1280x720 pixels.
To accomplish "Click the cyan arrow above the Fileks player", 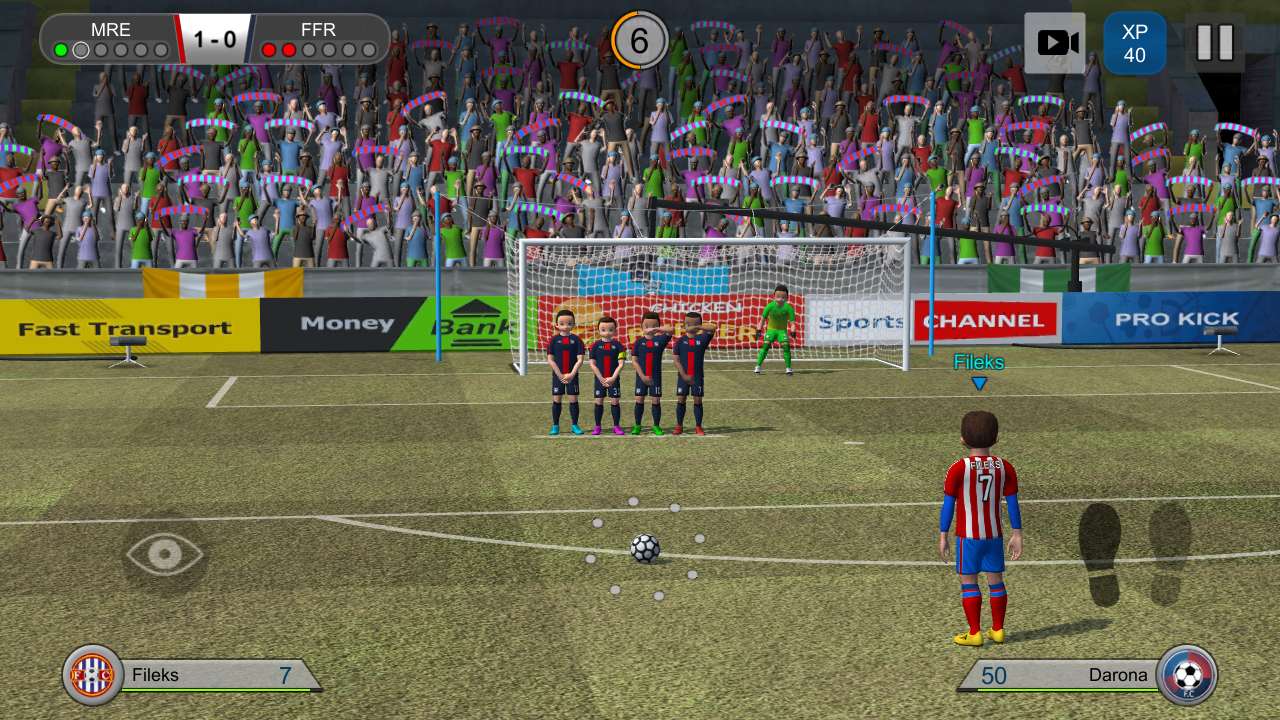I will pos(981,382).
